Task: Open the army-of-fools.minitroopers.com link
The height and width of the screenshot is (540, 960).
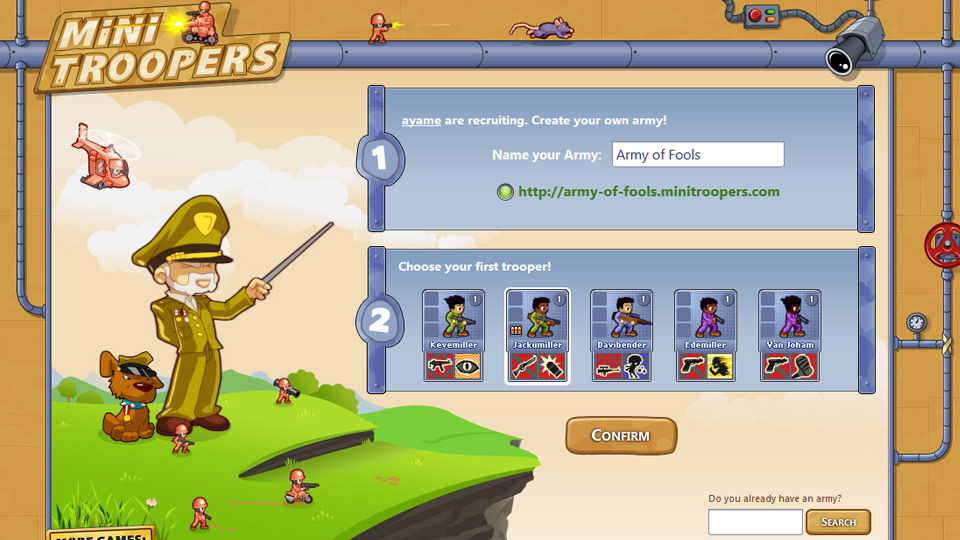Action: (648, 192)
